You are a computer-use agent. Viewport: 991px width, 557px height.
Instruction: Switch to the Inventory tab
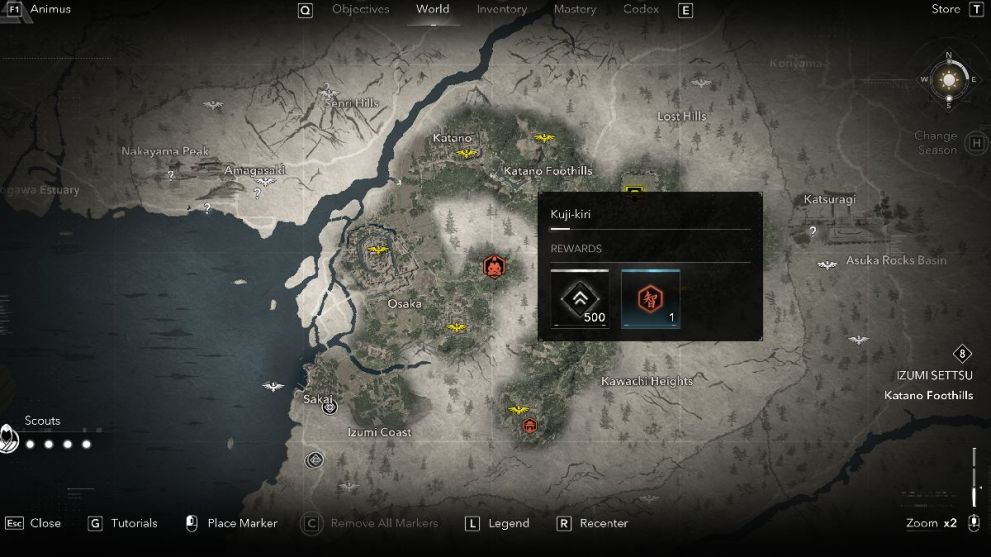pyautogui.click(x=501, y=10)
